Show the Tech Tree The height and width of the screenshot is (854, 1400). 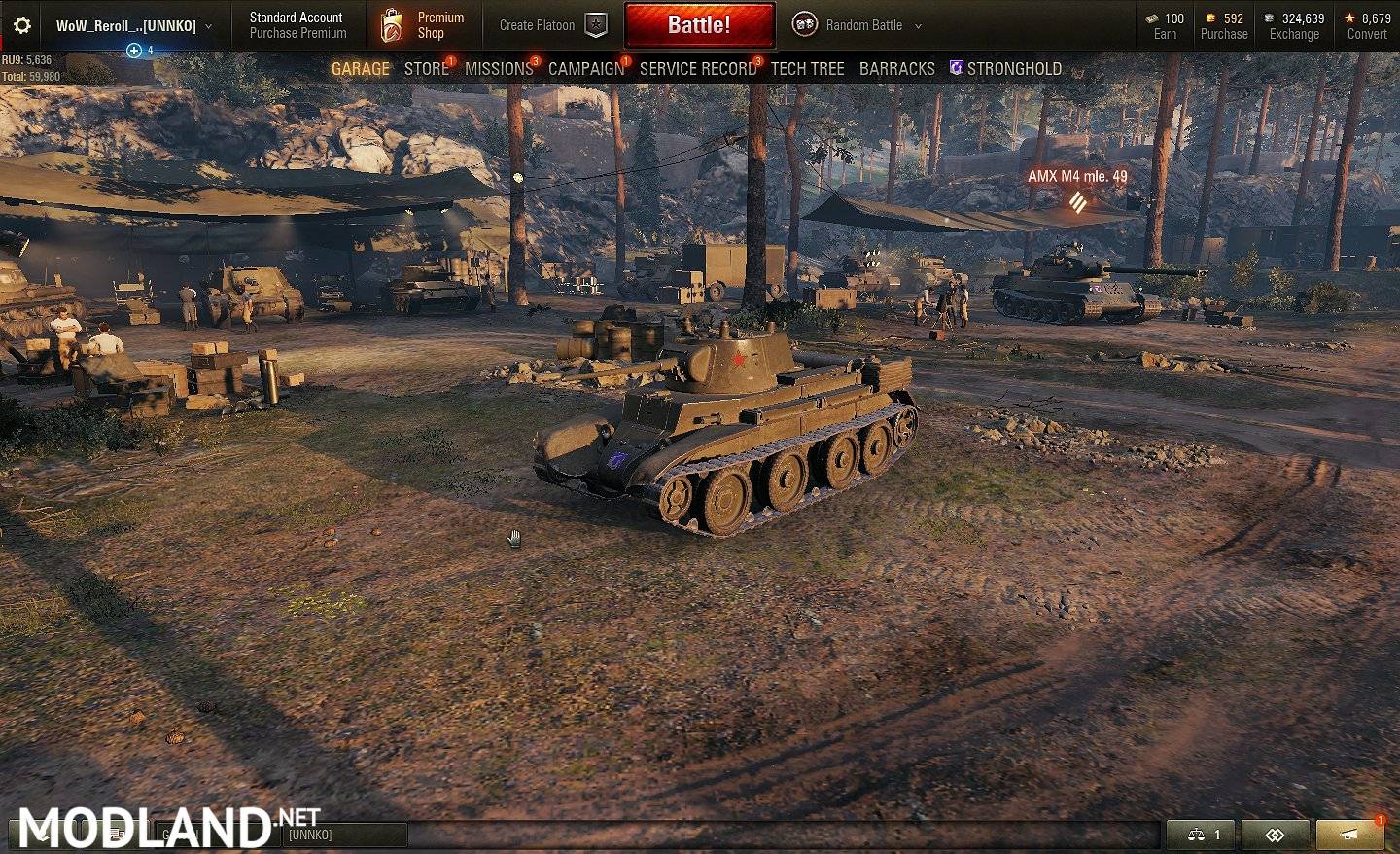(807, 69)
